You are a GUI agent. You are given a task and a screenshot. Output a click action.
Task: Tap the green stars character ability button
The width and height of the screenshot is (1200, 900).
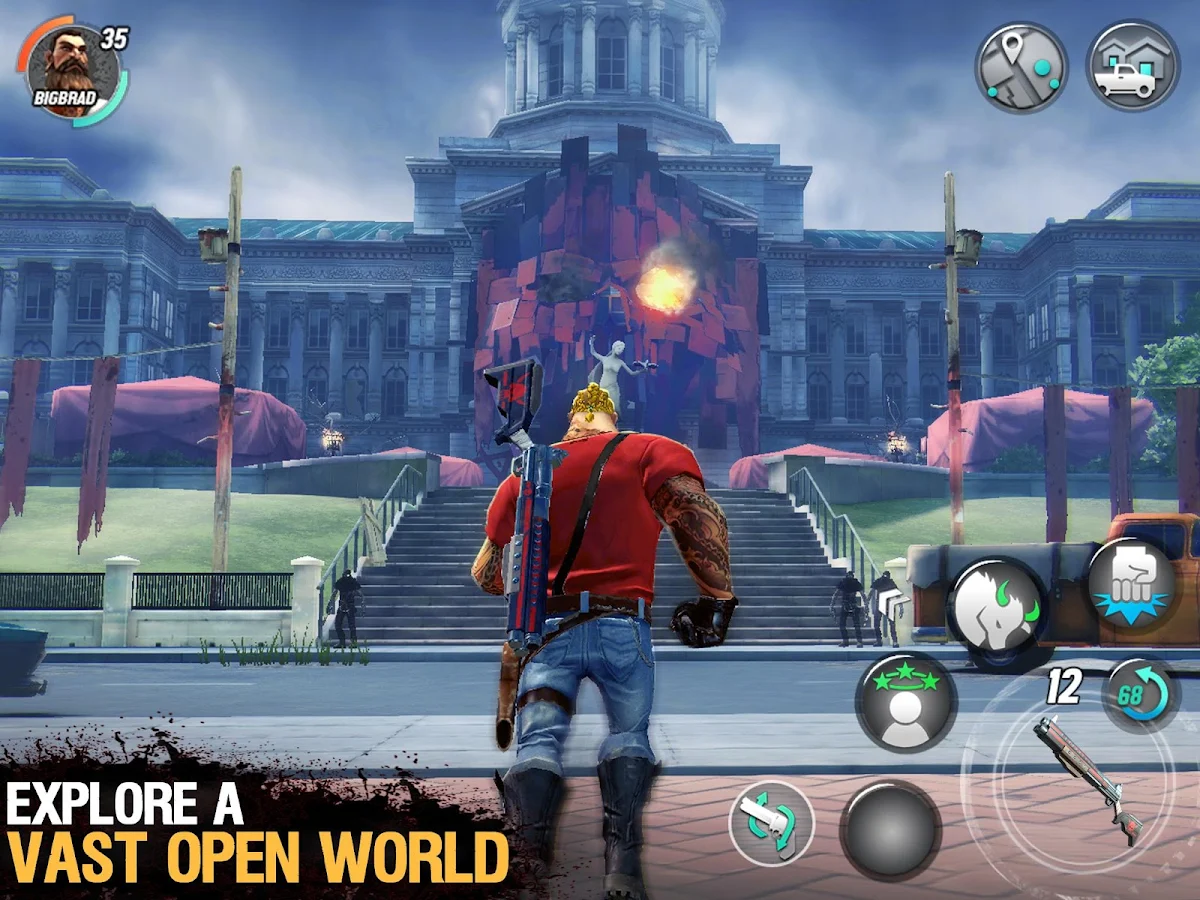(x=906, y=701)
